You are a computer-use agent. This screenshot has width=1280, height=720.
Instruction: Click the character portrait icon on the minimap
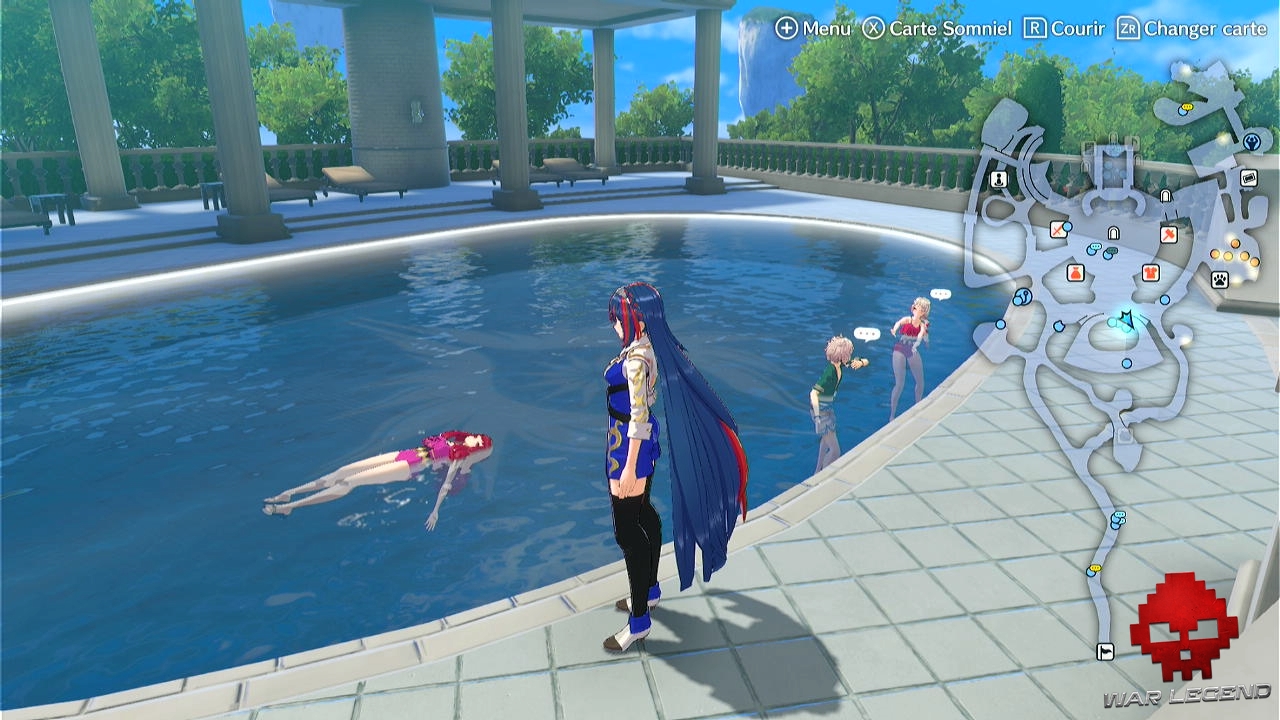point(997,180)
